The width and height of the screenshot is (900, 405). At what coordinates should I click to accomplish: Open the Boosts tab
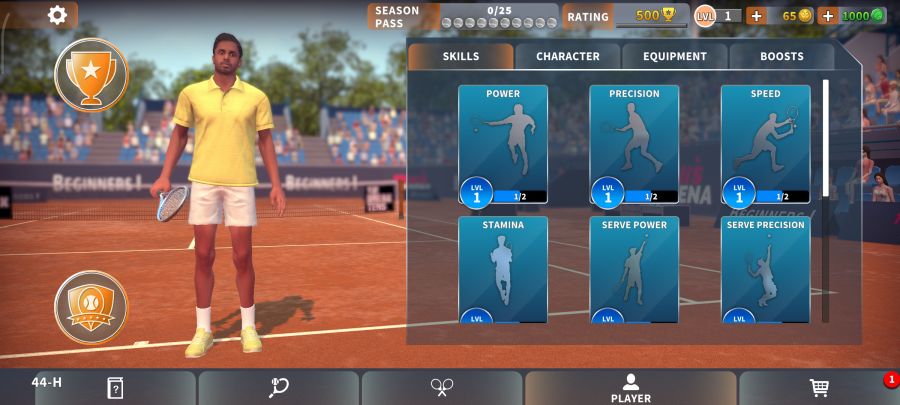[781, 57]
